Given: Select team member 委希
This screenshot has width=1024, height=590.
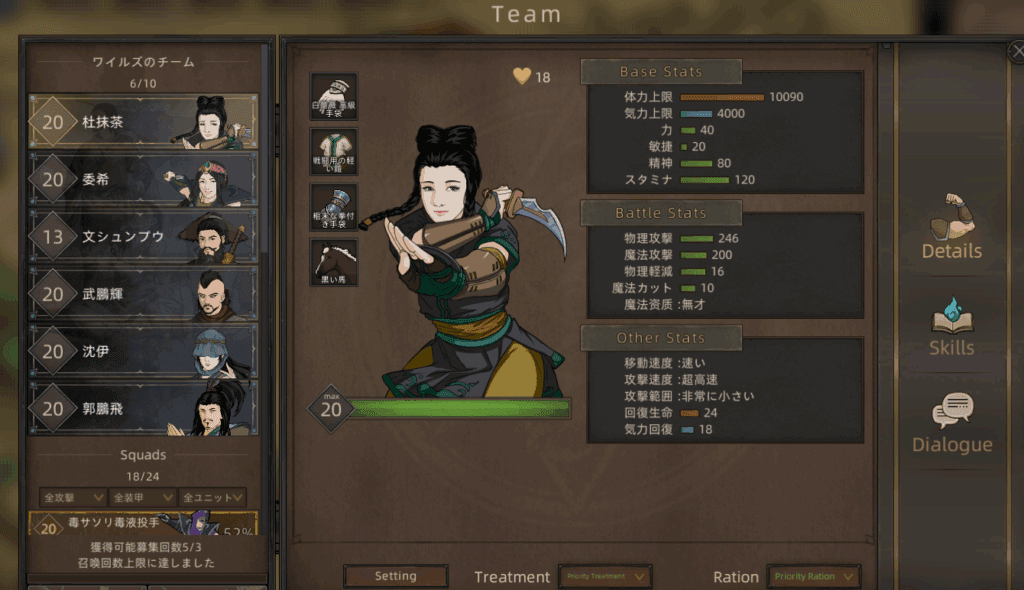Looking at the screenshot, I should [143, 180].
